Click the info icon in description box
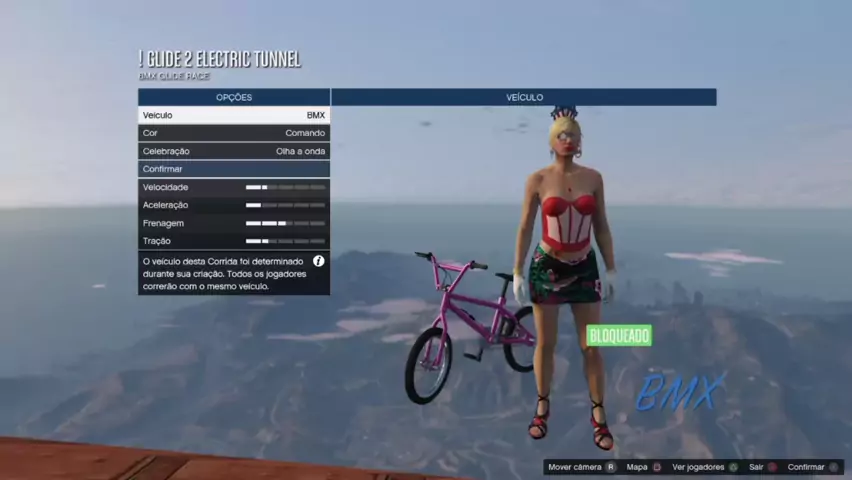 [x=318, y=261]
